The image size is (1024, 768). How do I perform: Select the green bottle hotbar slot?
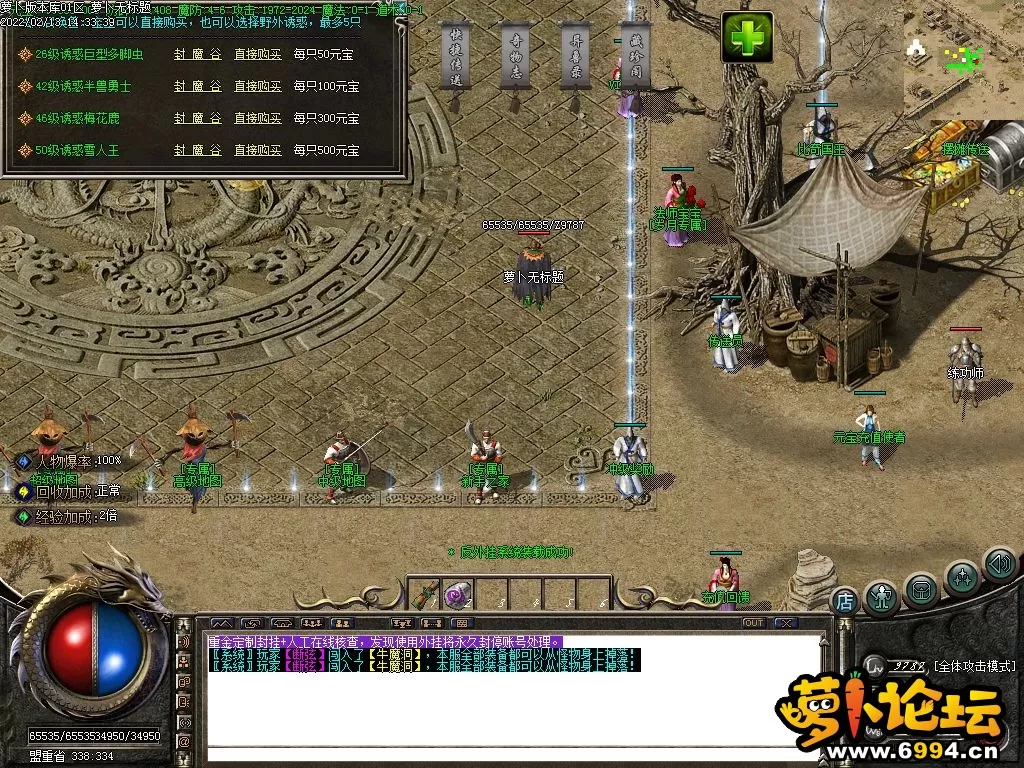pos(424,595)
